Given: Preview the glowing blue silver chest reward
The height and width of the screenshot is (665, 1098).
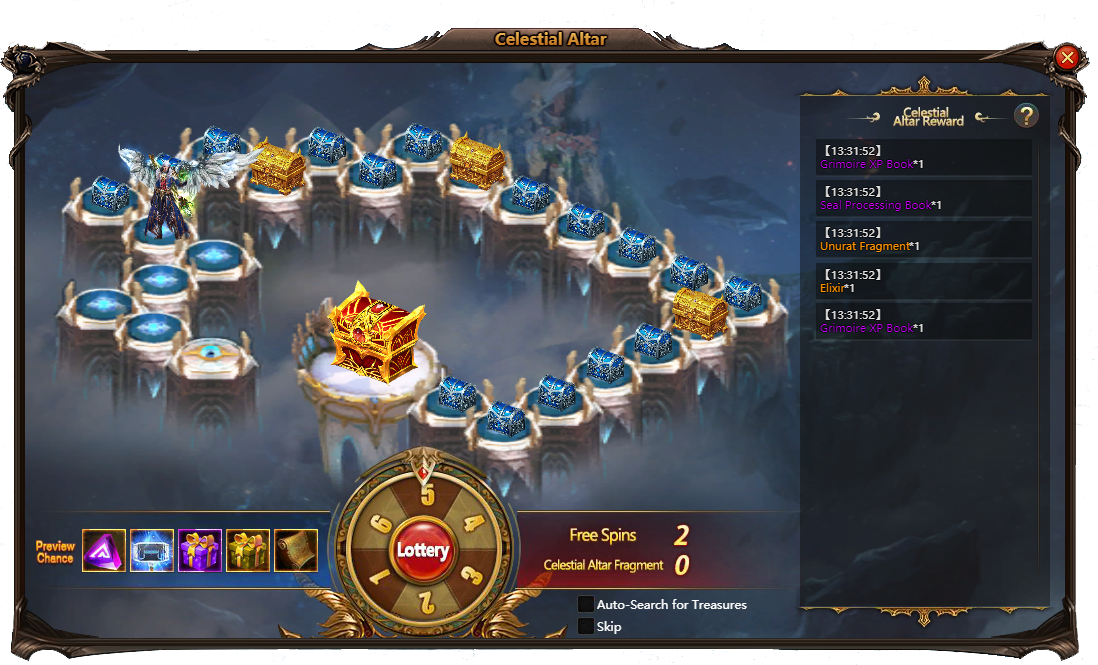Looking at the screenshot, I should 152,550.
